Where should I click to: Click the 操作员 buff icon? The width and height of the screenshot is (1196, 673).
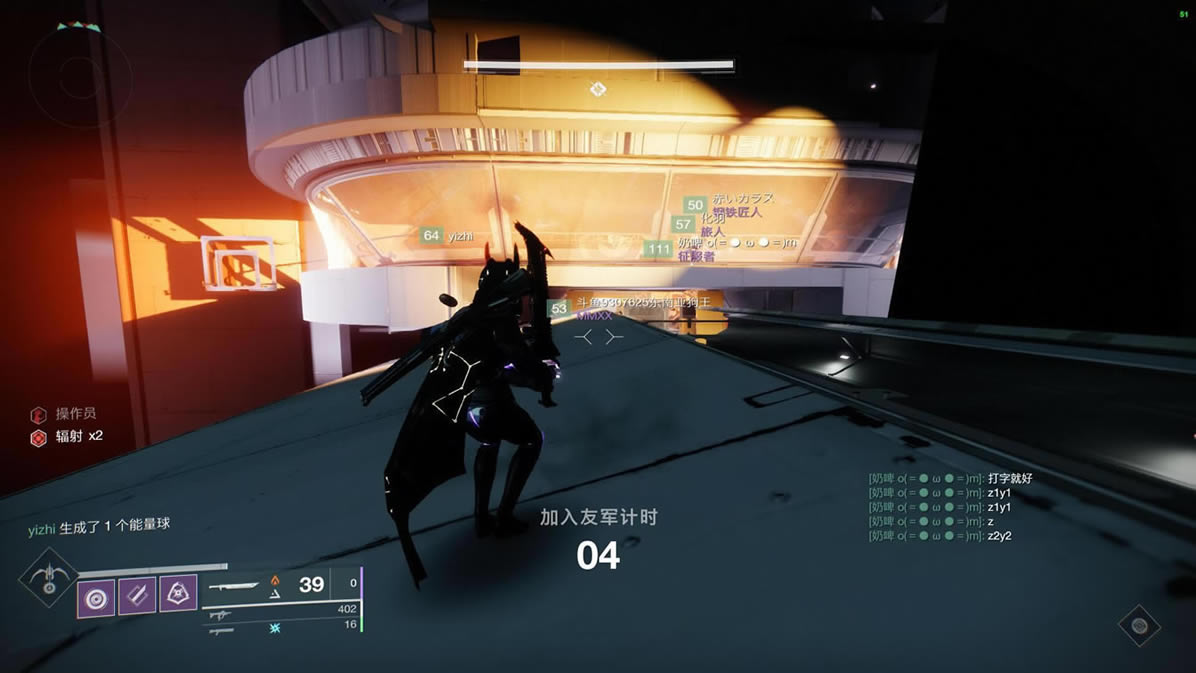coord(38,414)
